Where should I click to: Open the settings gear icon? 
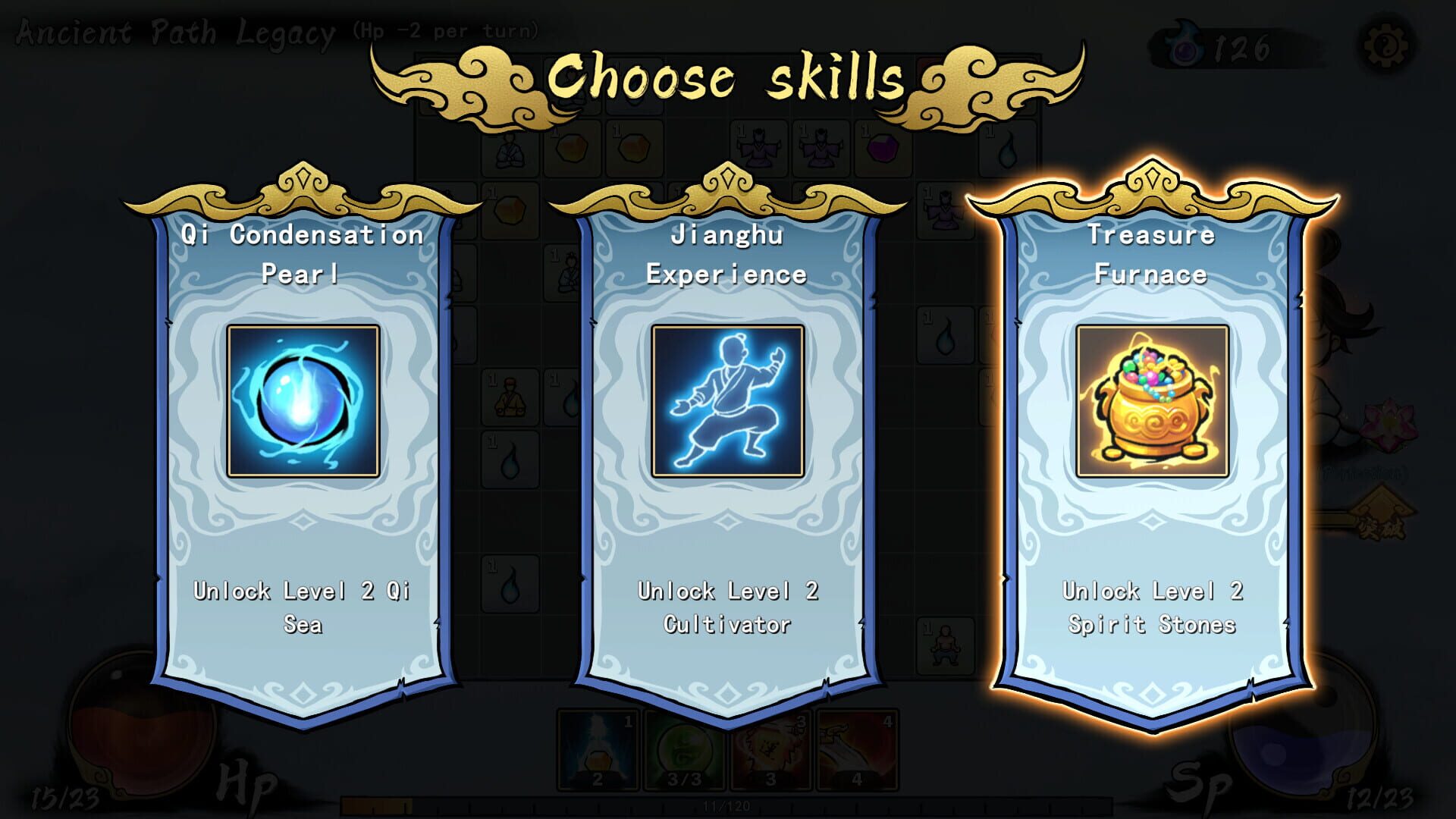pyautogui.click(x=1387, y=47)
